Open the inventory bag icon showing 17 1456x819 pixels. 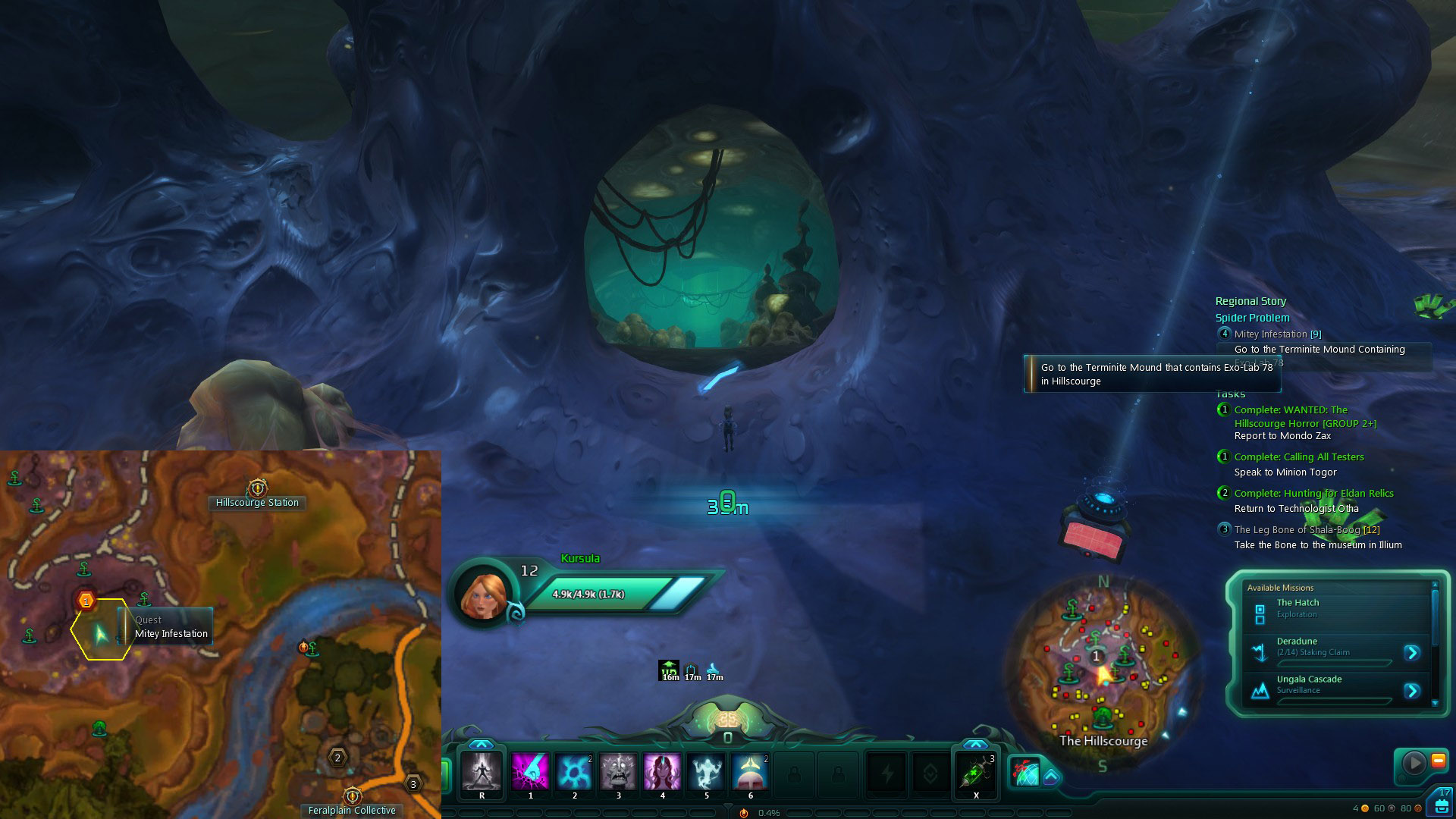pos(1440,802)
